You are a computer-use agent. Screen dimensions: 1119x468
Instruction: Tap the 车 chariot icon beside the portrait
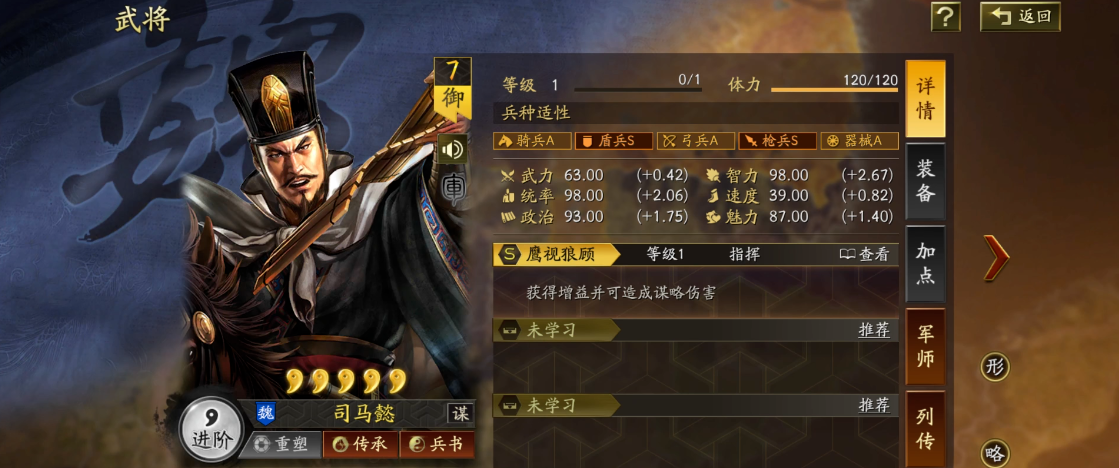(453, 189)
